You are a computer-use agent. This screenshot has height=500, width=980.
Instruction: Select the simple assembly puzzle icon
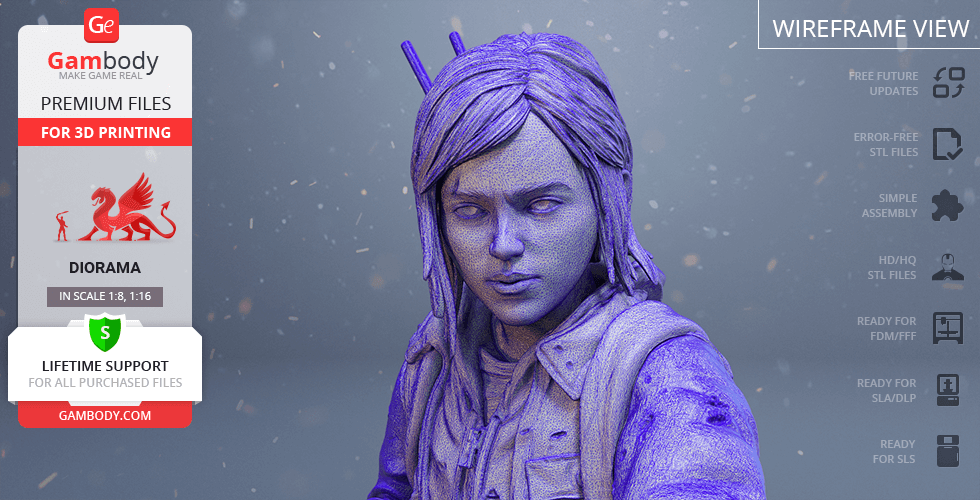coord(947,205)
